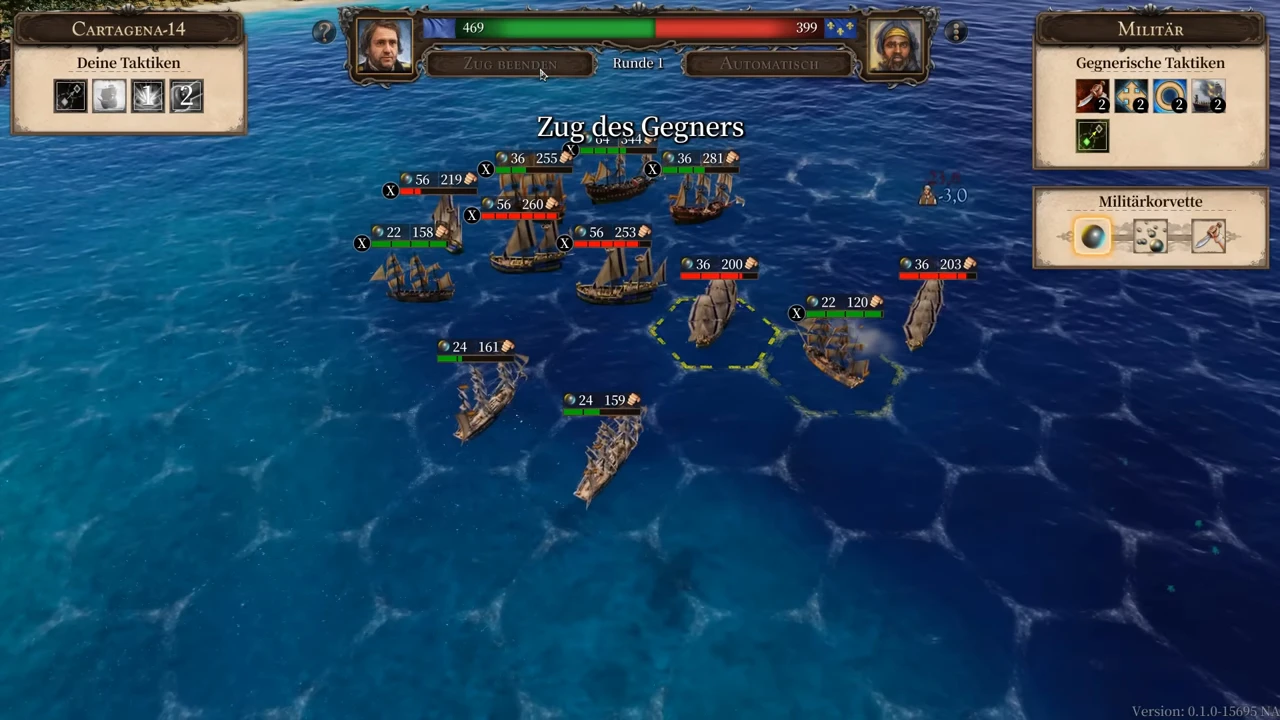The height and width of the screenshot is (720, 1280).
Task: Choose your white ship tactic icon
Action: [x=109, y=96]
